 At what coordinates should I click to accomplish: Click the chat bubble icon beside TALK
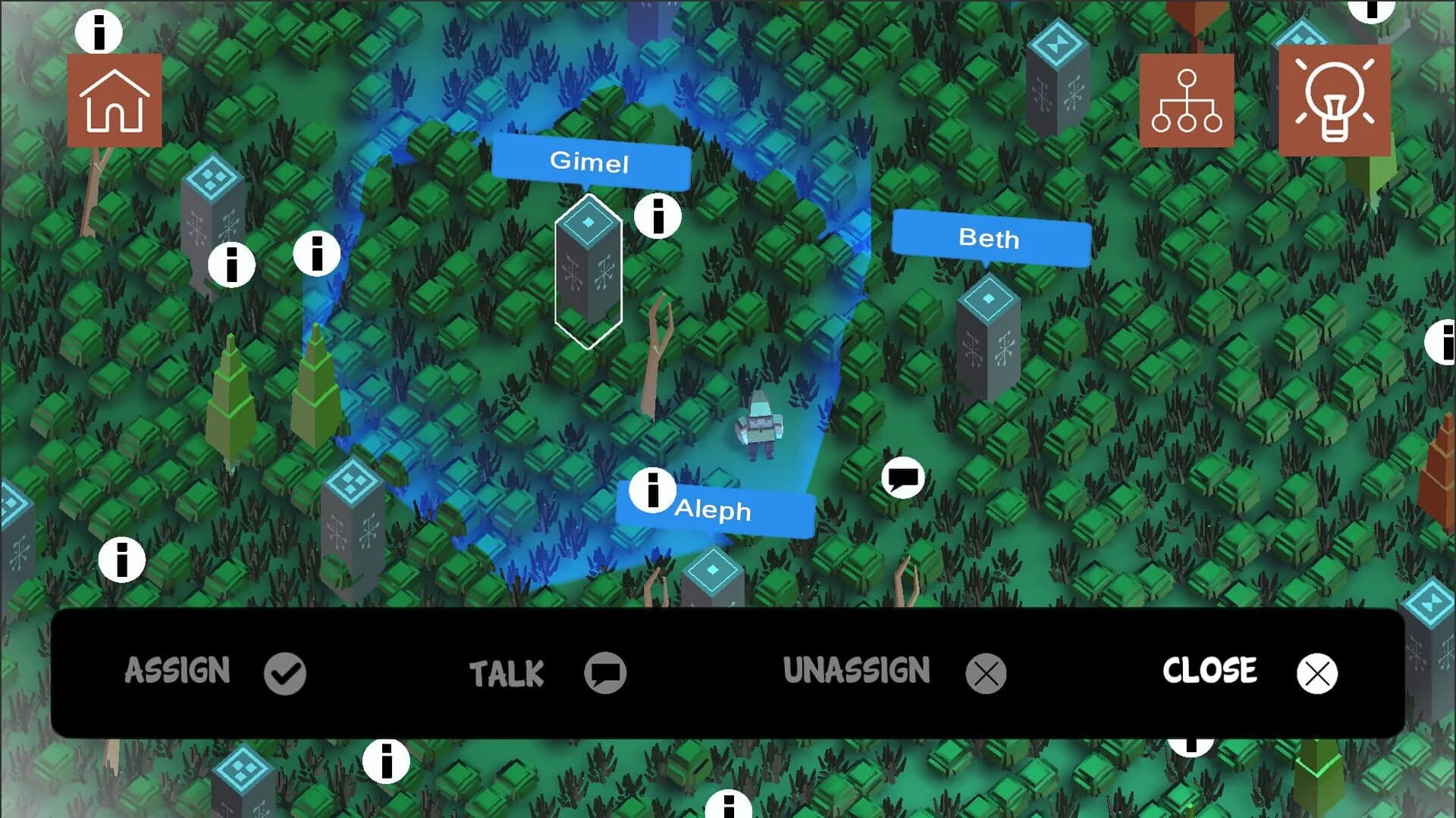click(x=604, y=672)
